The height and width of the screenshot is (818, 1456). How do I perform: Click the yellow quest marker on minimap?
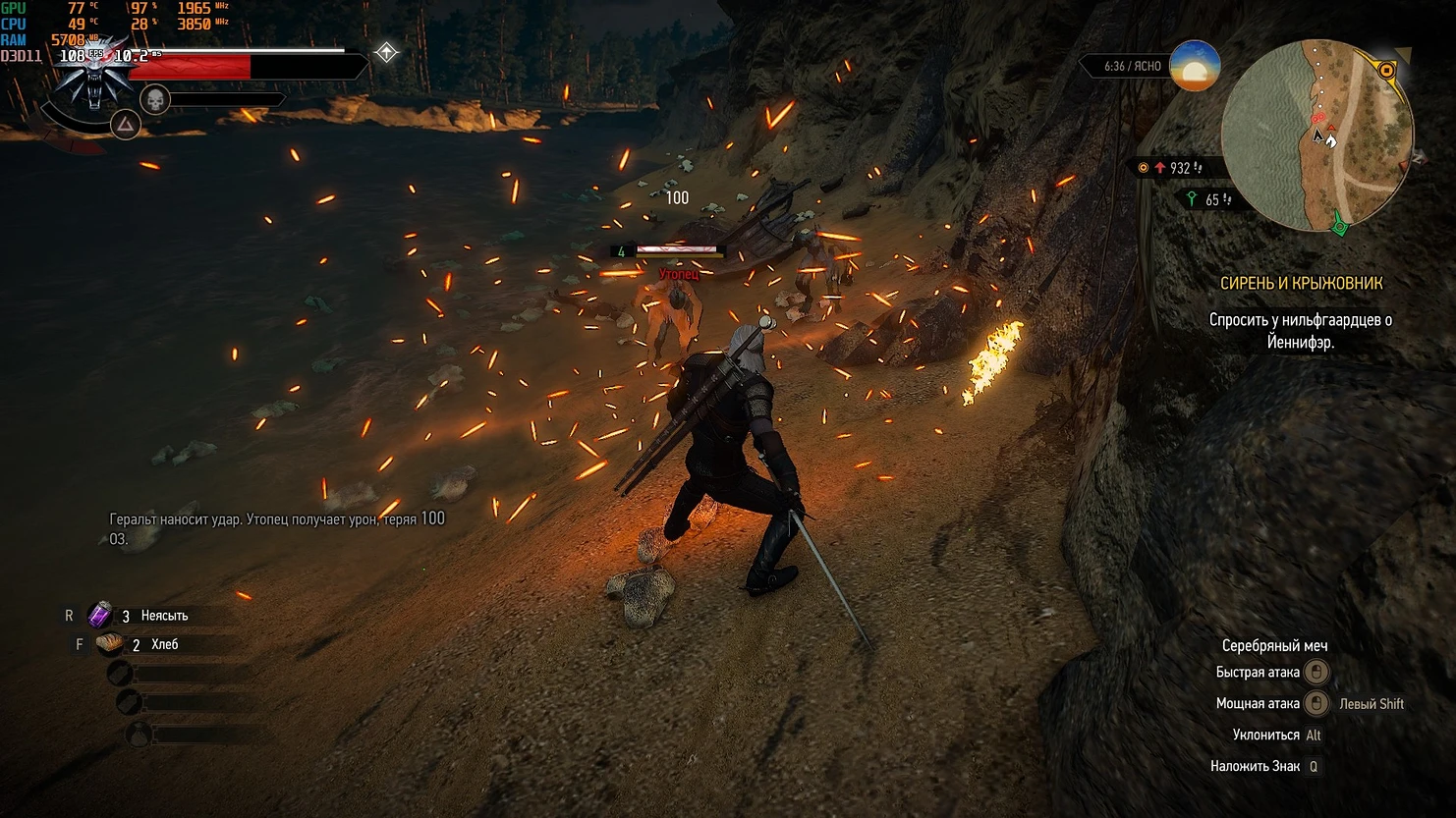point(1386,71)
